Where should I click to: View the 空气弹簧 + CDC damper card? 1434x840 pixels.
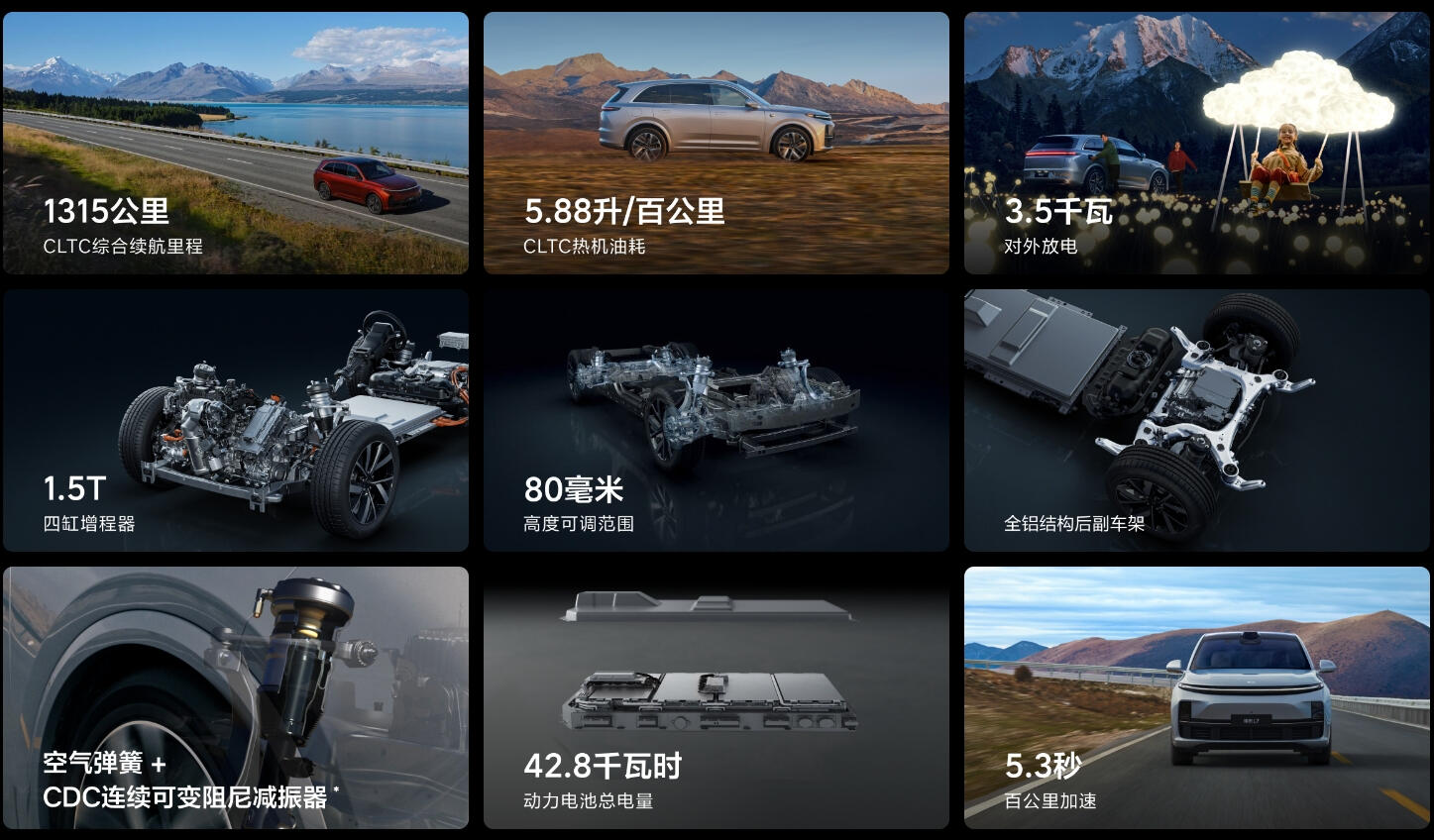pyautogui.click(x=235, y=697)
